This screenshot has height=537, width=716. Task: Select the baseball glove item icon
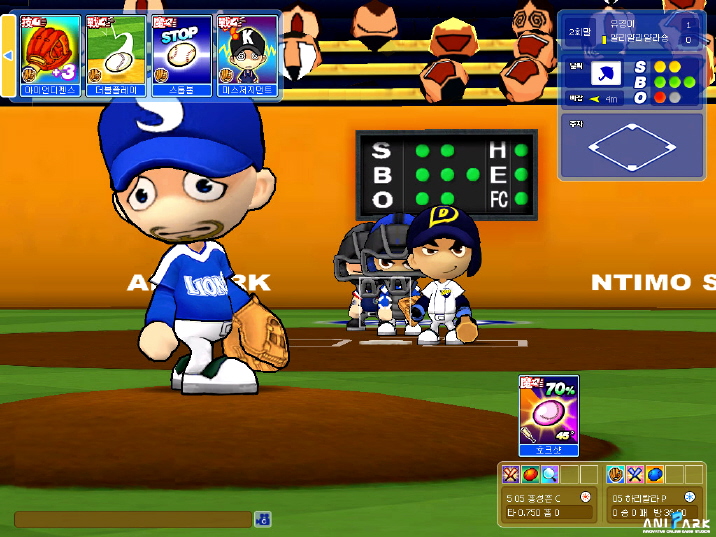pyautogui.click(x=616, y=474)
